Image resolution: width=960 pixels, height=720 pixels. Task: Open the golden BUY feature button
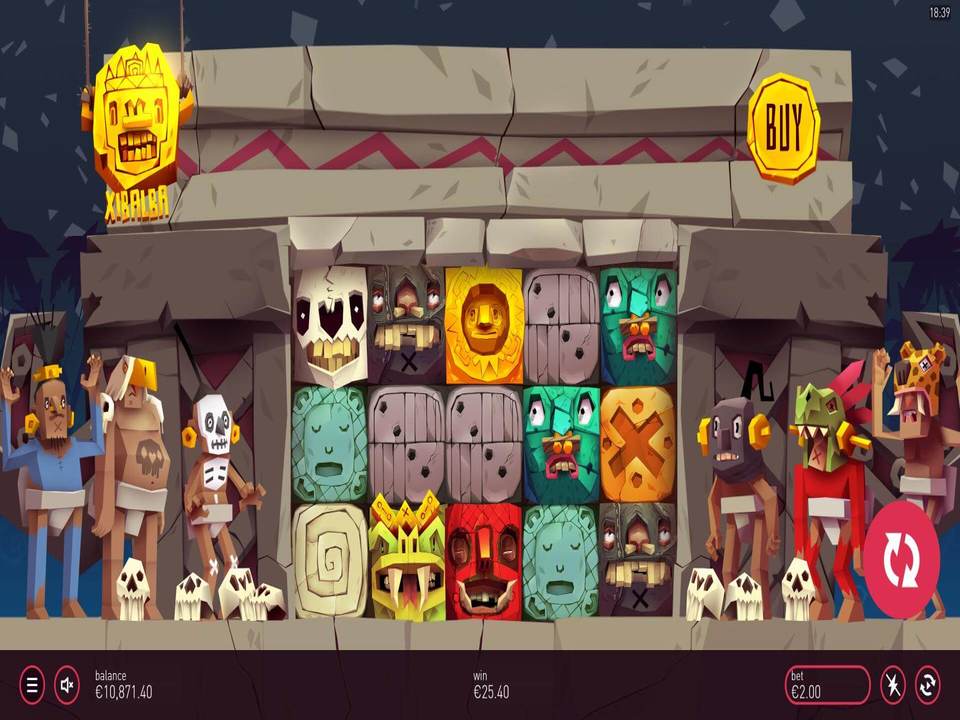coord(783,127)
